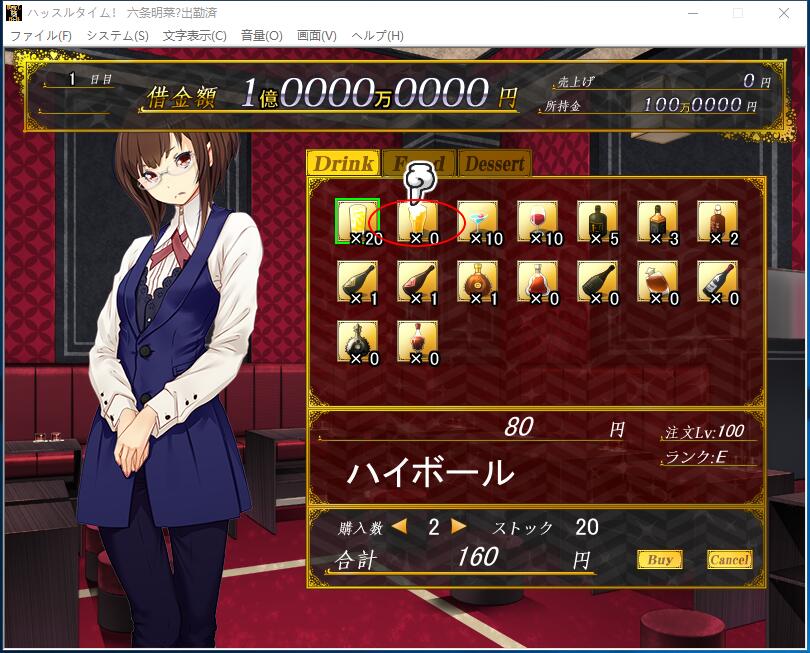Pick the blue cocktail glass icon
The image size is (810, 653).
477,221
